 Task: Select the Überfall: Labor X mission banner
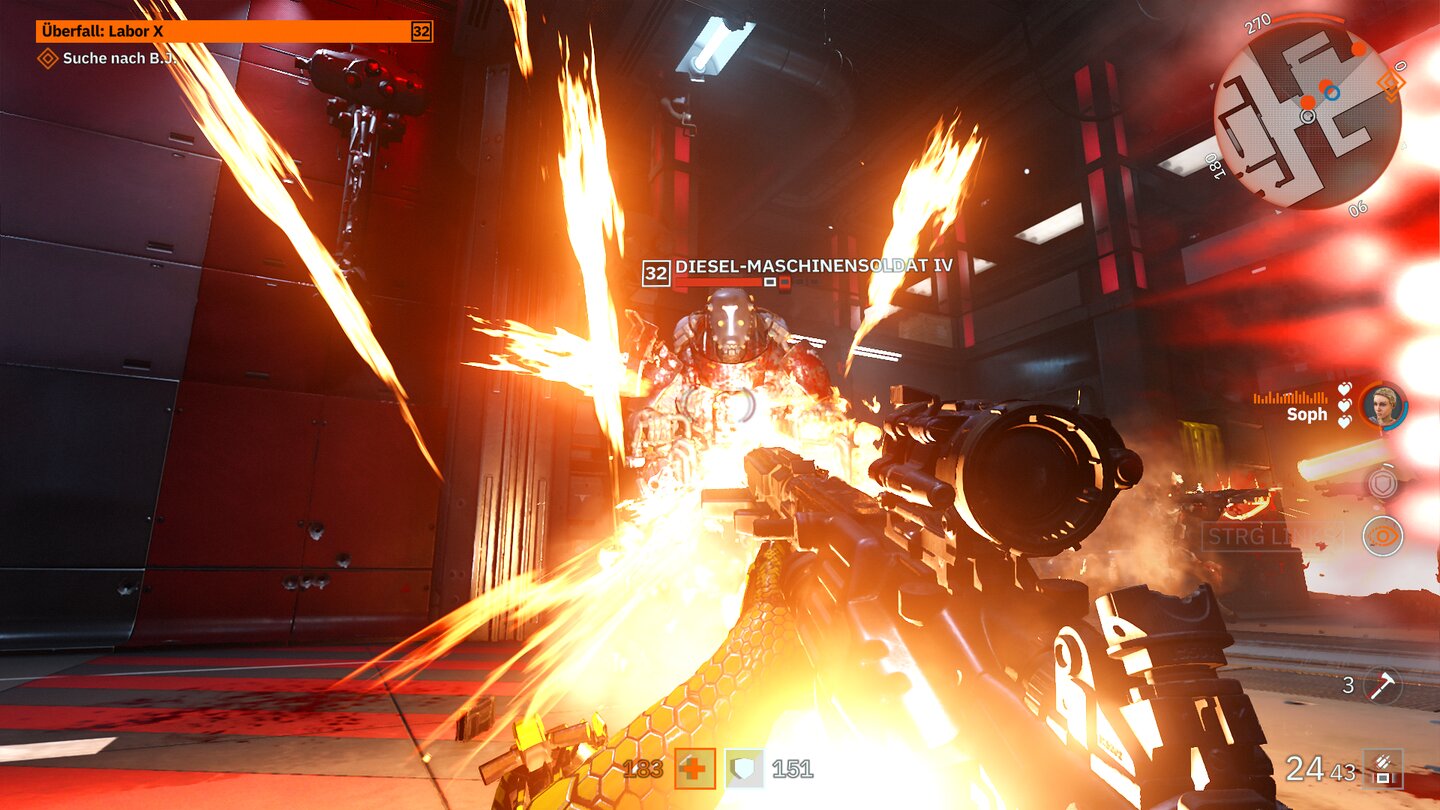tap(234, 32)
